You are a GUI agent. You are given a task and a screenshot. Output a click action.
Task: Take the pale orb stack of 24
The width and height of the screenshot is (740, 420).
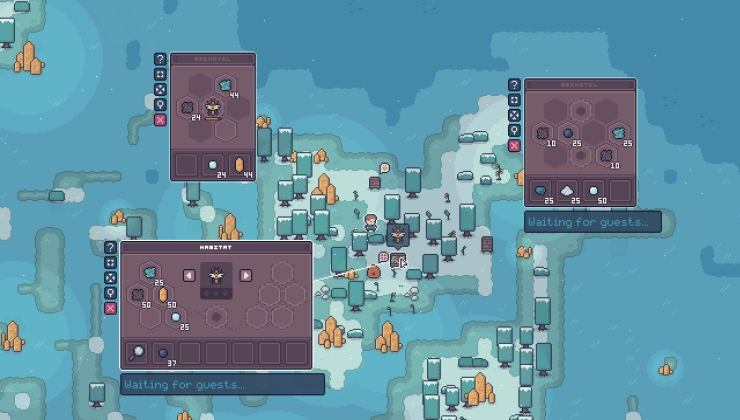(x=213, y=165)
